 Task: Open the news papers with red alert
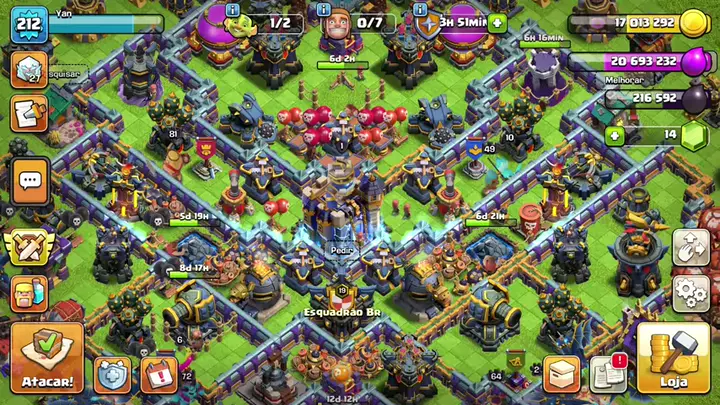(608, 373)
